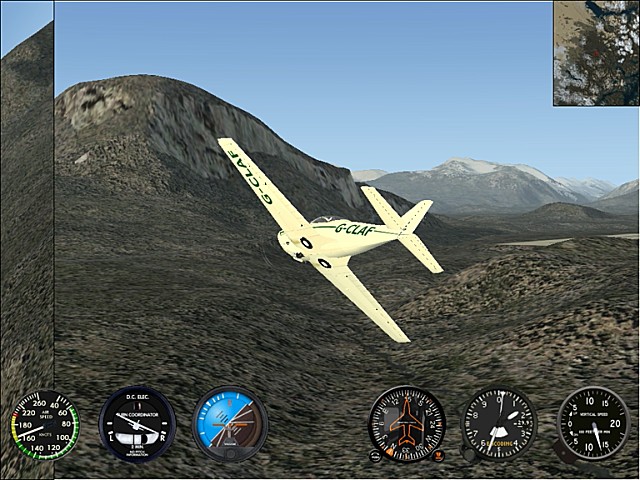640x480 pixels.
Task: Select the turn coordinator instrument
Action: tap(137, 424)
